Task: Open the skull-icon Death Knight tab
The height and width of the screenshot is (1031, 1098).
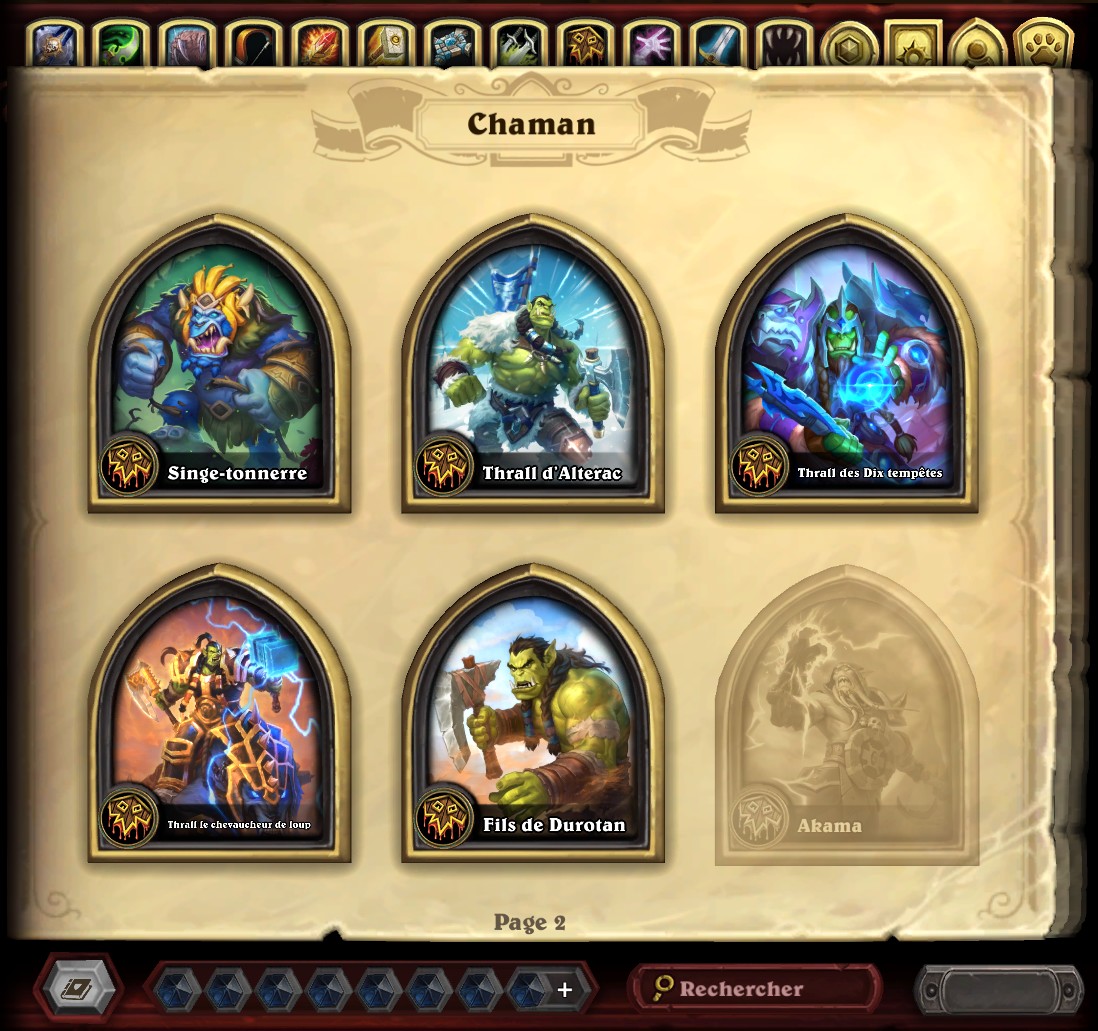Action: (55, 44)
